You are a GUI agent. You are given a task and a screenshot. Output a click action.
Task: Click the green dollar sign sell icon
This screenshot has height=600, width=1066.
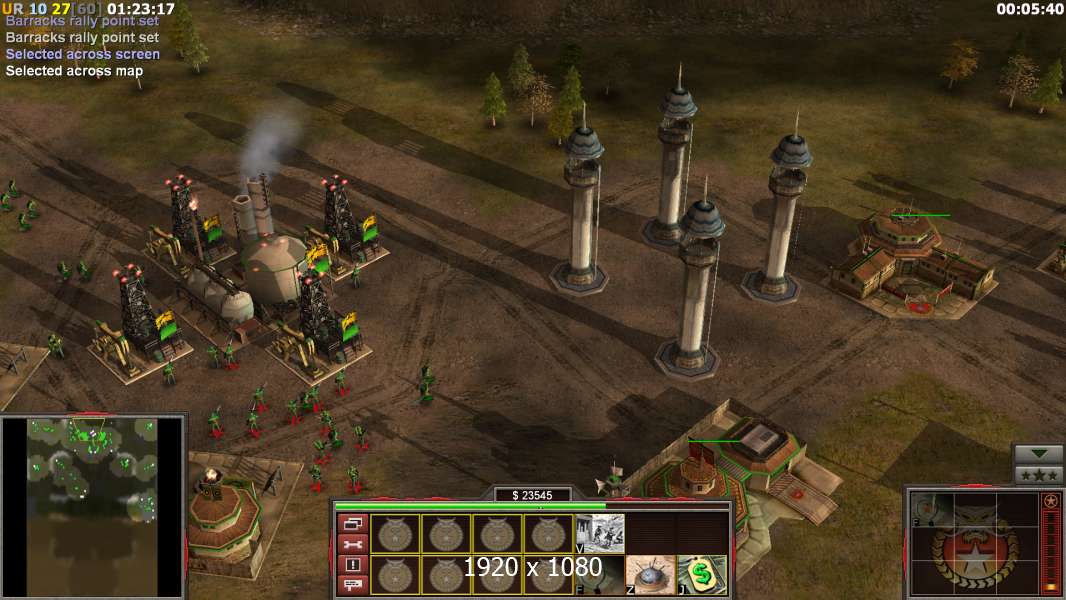[x=702, y=574]
